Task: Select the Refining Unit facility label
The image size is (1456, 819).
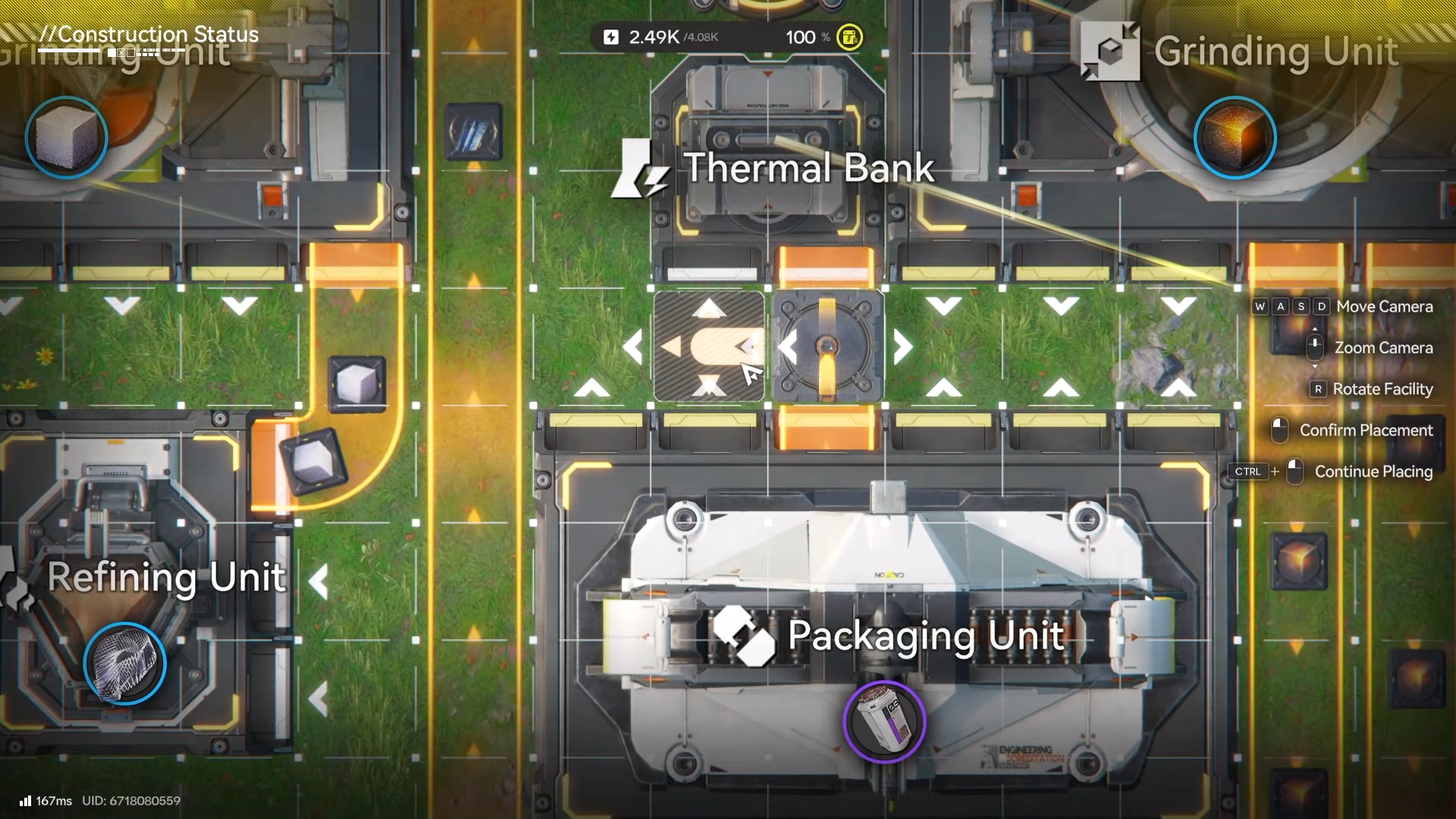Action: (x=166, y=578)
